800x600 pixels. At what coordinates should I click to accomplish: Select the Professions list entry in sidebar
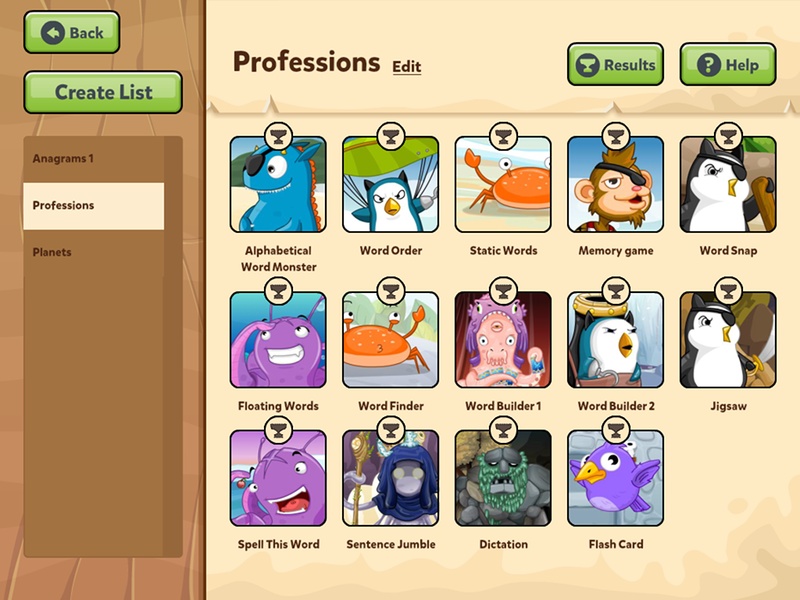(93, 206)
